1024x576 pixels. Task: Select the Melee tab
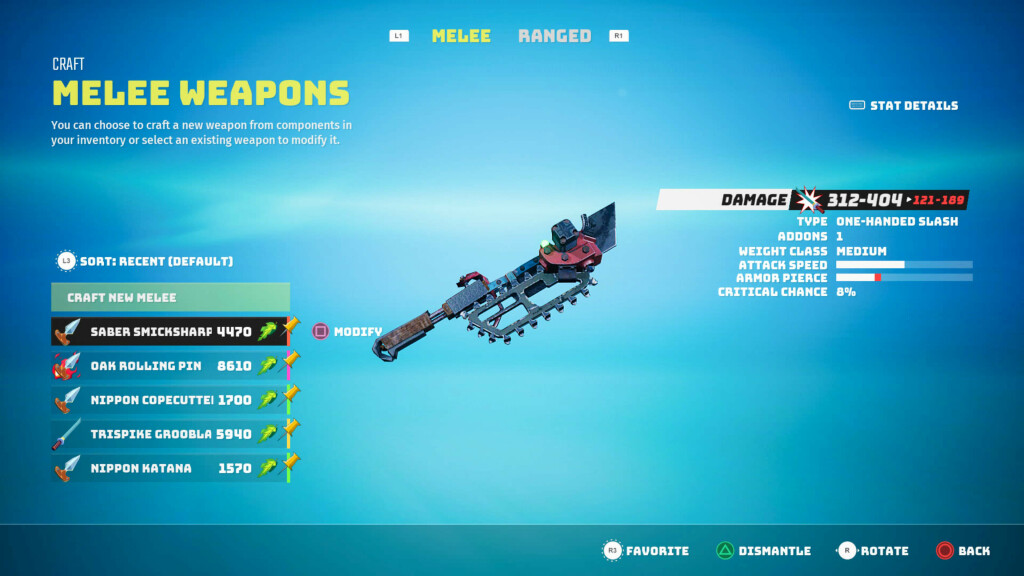tap(461, 36)
